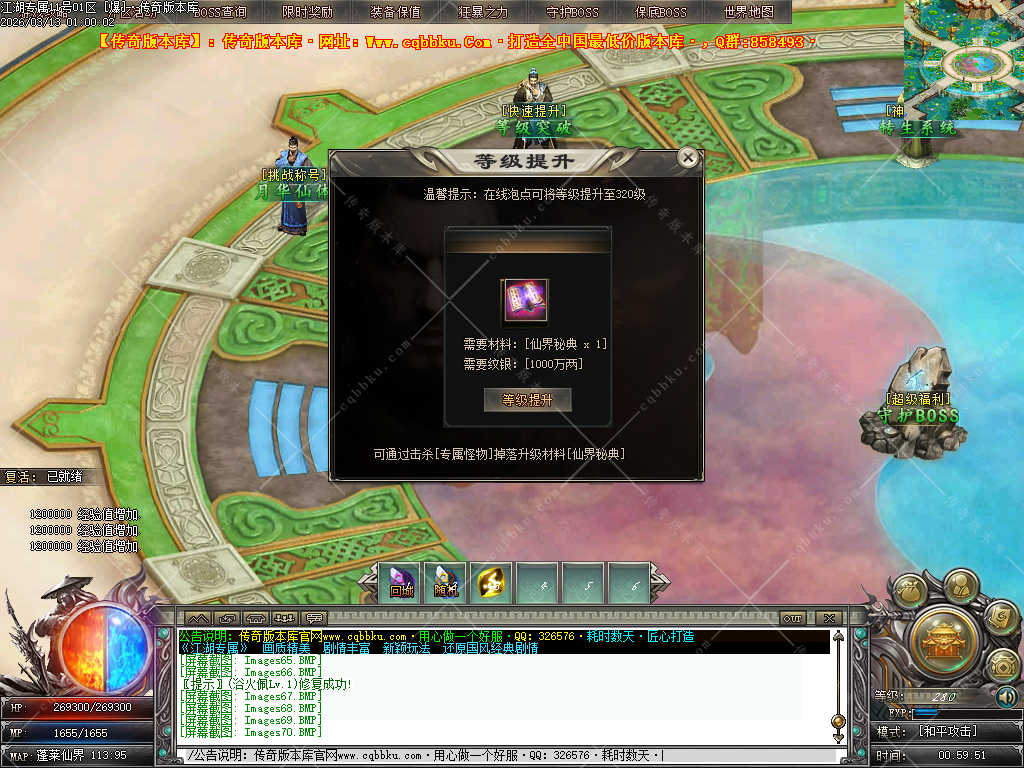The image size is (1024, 768).
Task: Open the 守护BOSS menu entry
Action: (572, 12)
